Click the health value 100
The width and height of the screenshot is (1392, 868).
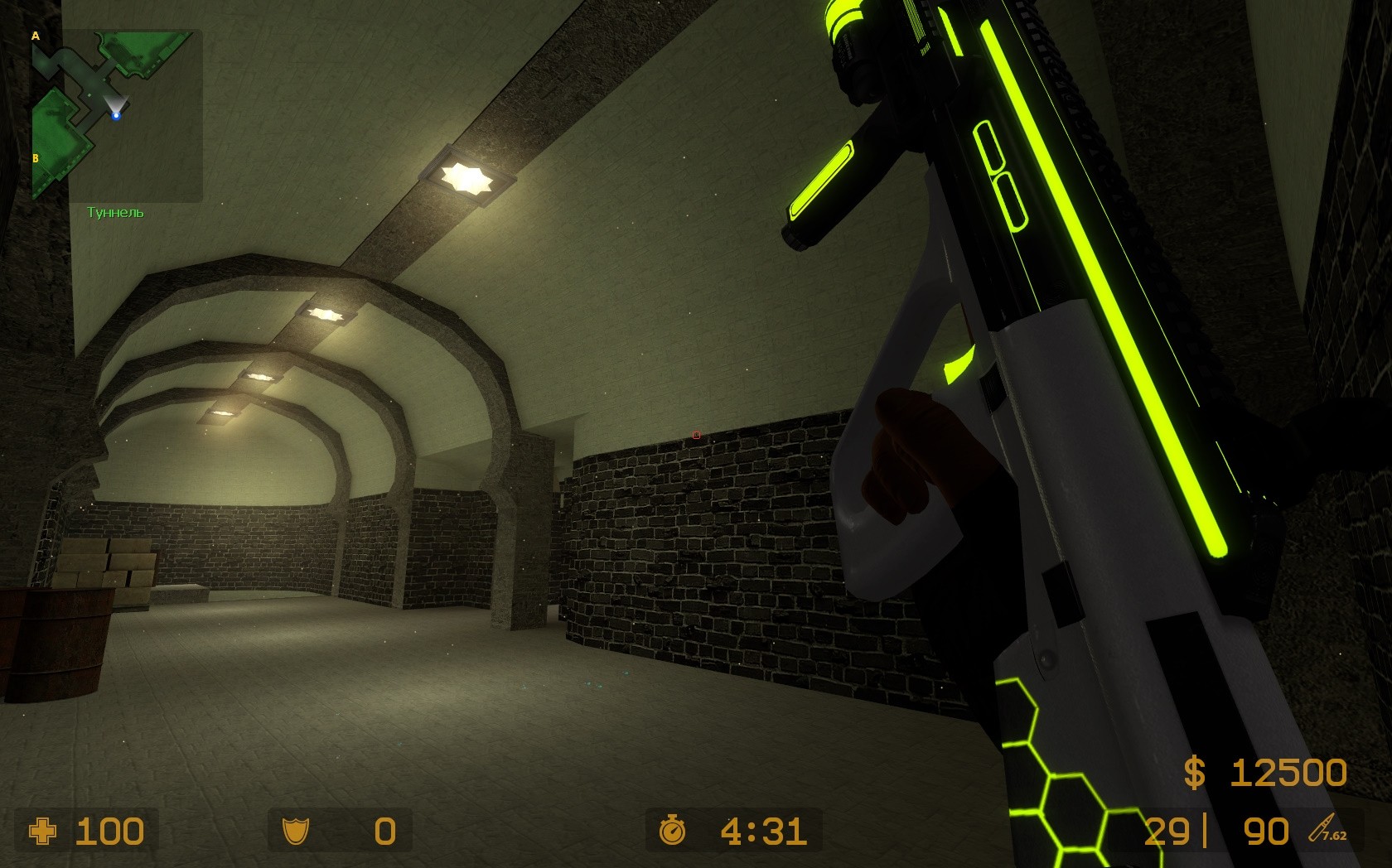[109, 832]
